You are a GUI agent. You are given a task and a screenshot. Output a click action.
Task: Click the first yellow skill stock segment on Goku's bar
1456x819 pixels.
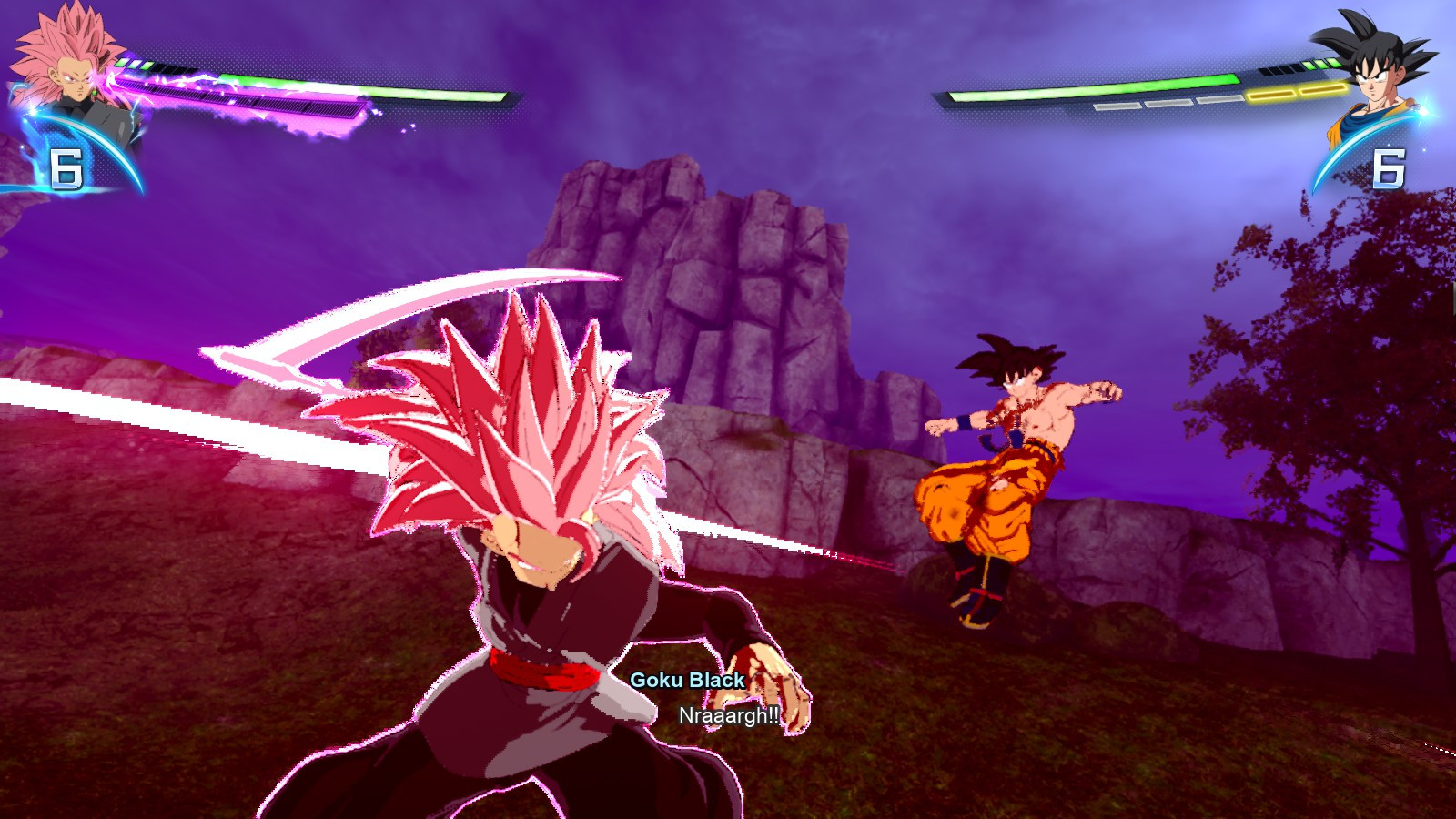point(1271,91)
